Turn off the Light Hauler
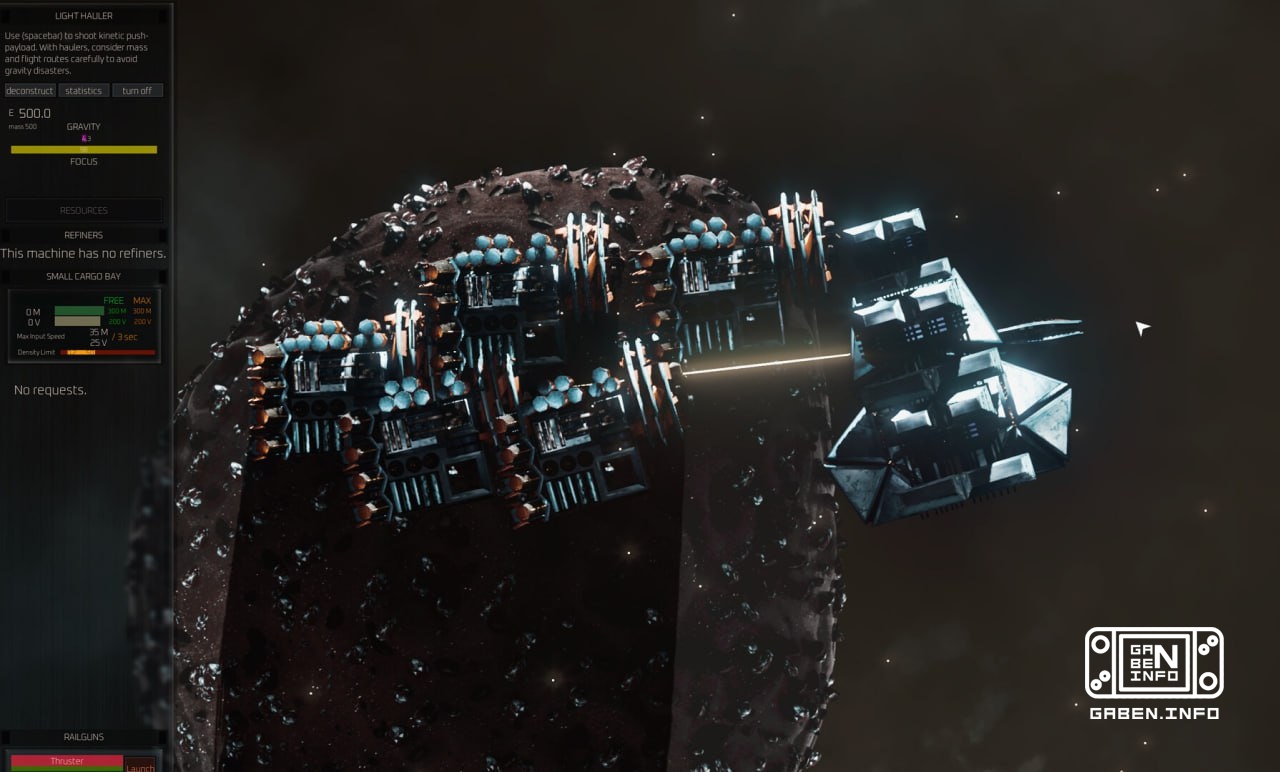This screenshot has width=1280, height=772. [x=138, y=90]
